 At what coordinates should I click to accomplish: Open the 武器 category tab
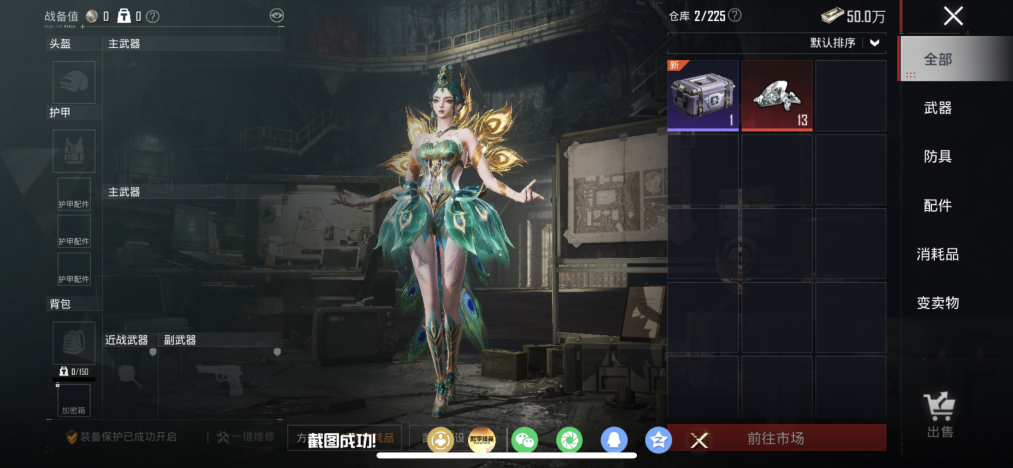coord(938,108)
